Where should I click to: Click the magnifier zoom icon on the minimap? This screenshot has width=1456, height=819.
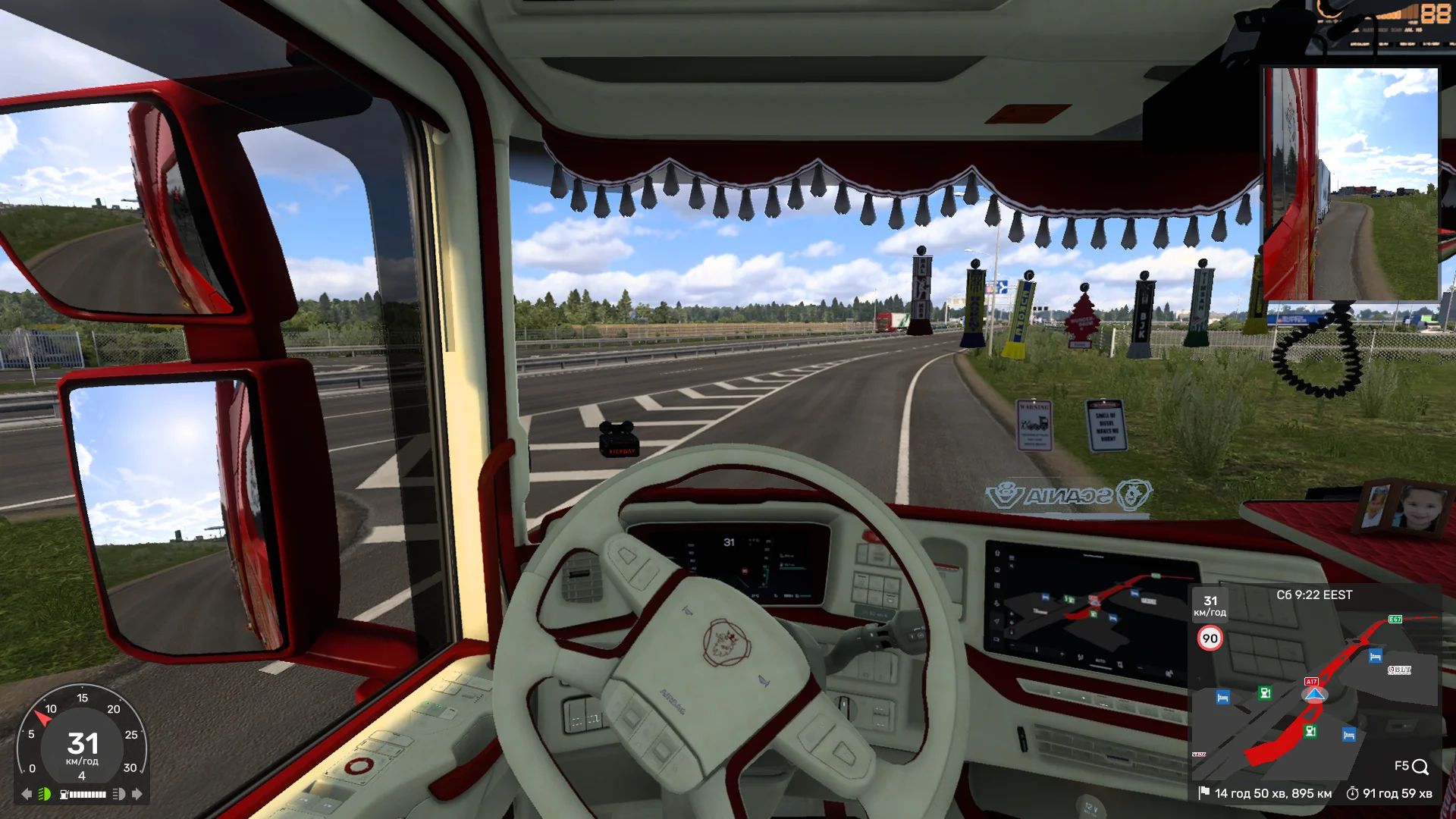pyautogui.click(x=1420, y=767)
